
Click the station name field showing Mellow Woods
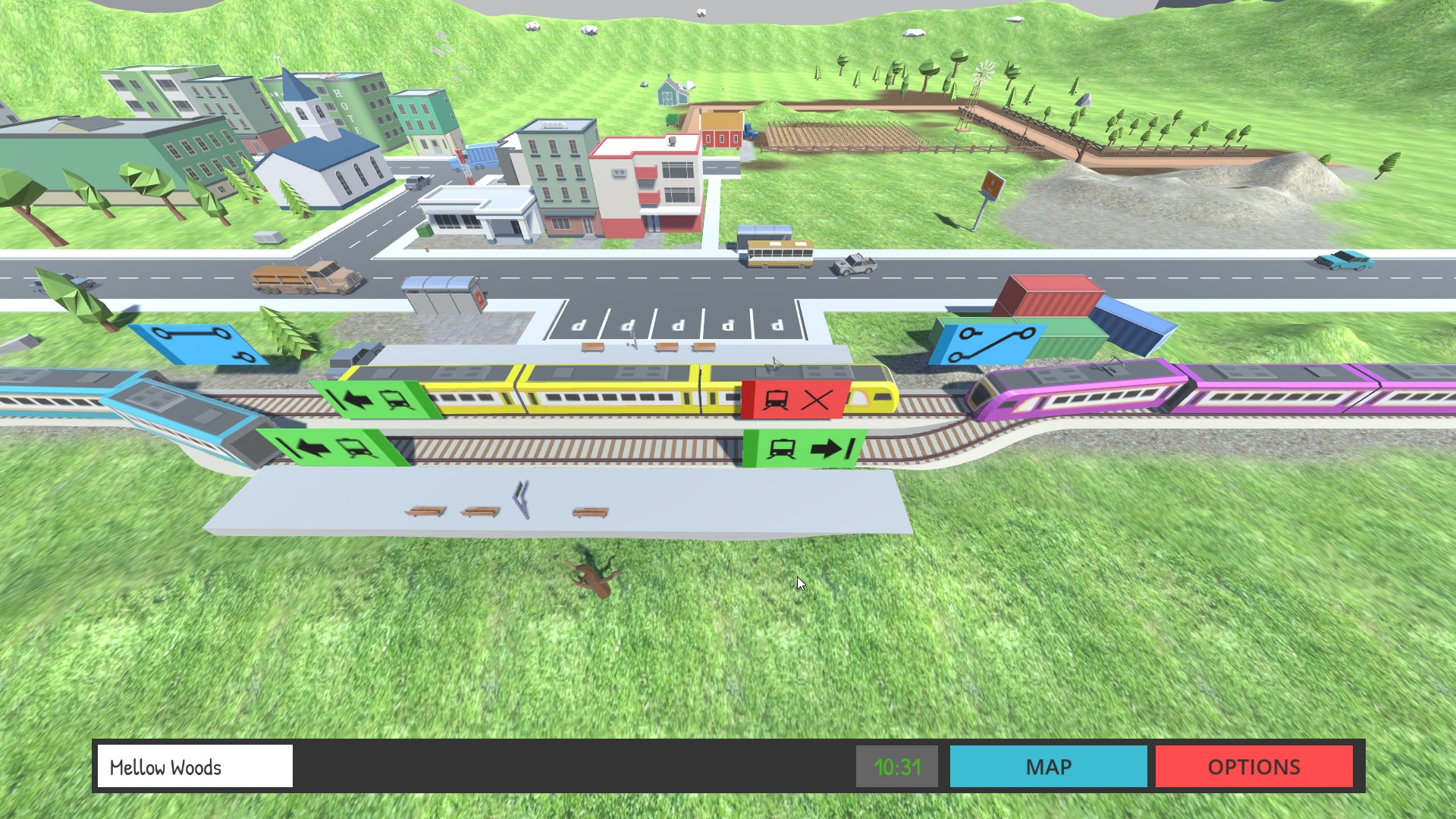coord(194,767)
